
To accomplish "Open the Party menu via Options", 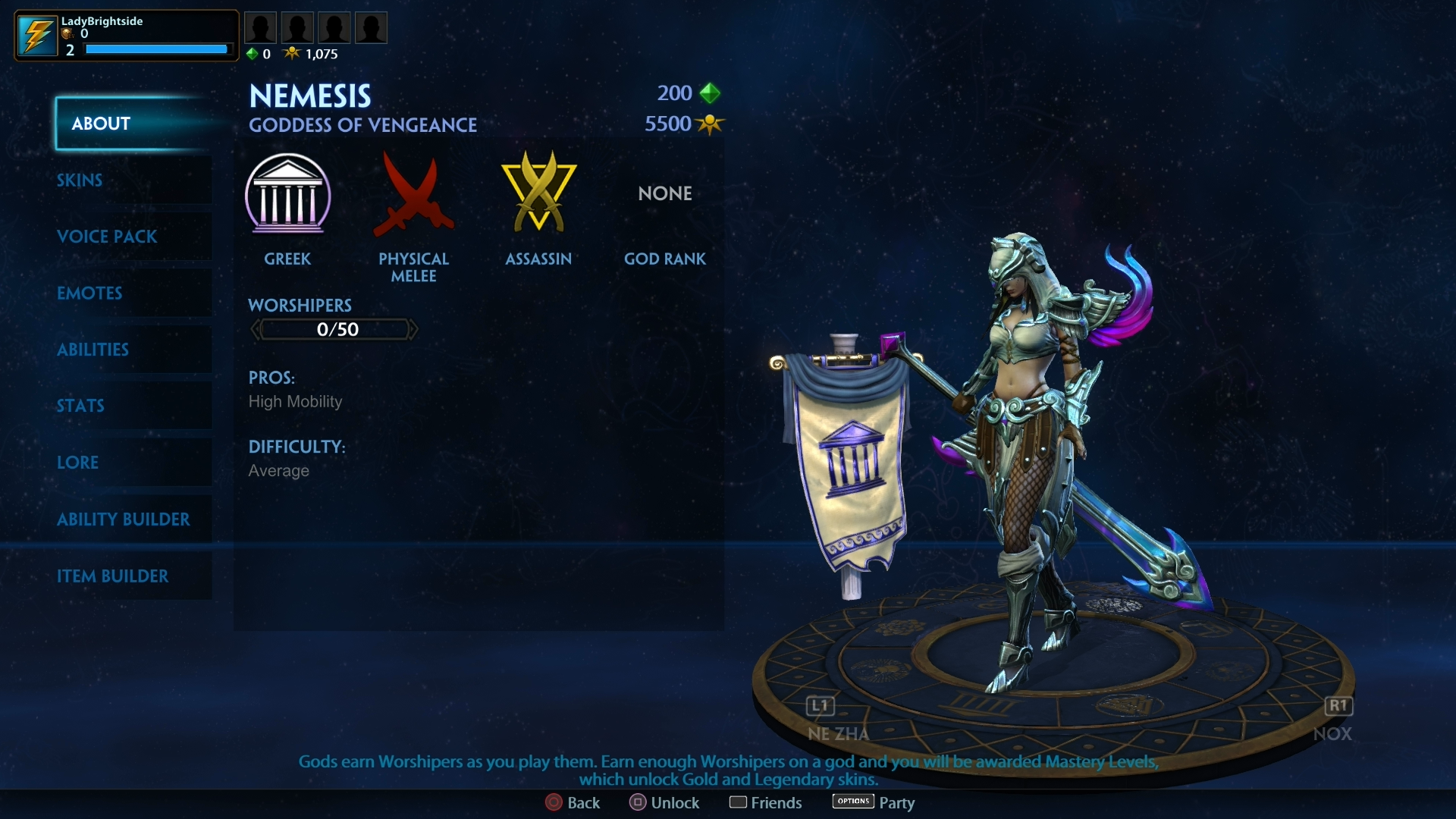I will (x=852, y=802).
